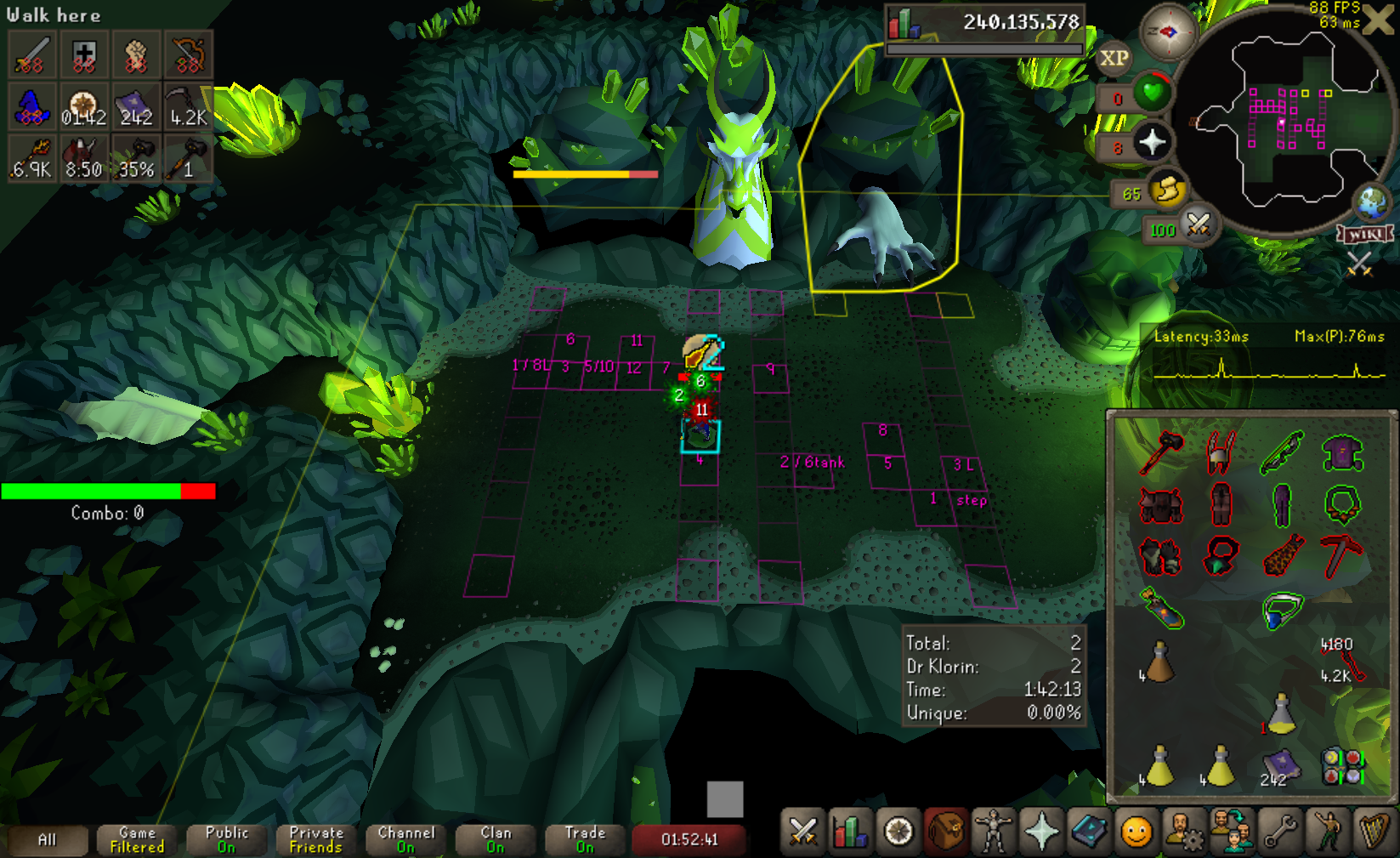
Task: Open the Music Player harp tab
Action: click(x=1374, y=832)
